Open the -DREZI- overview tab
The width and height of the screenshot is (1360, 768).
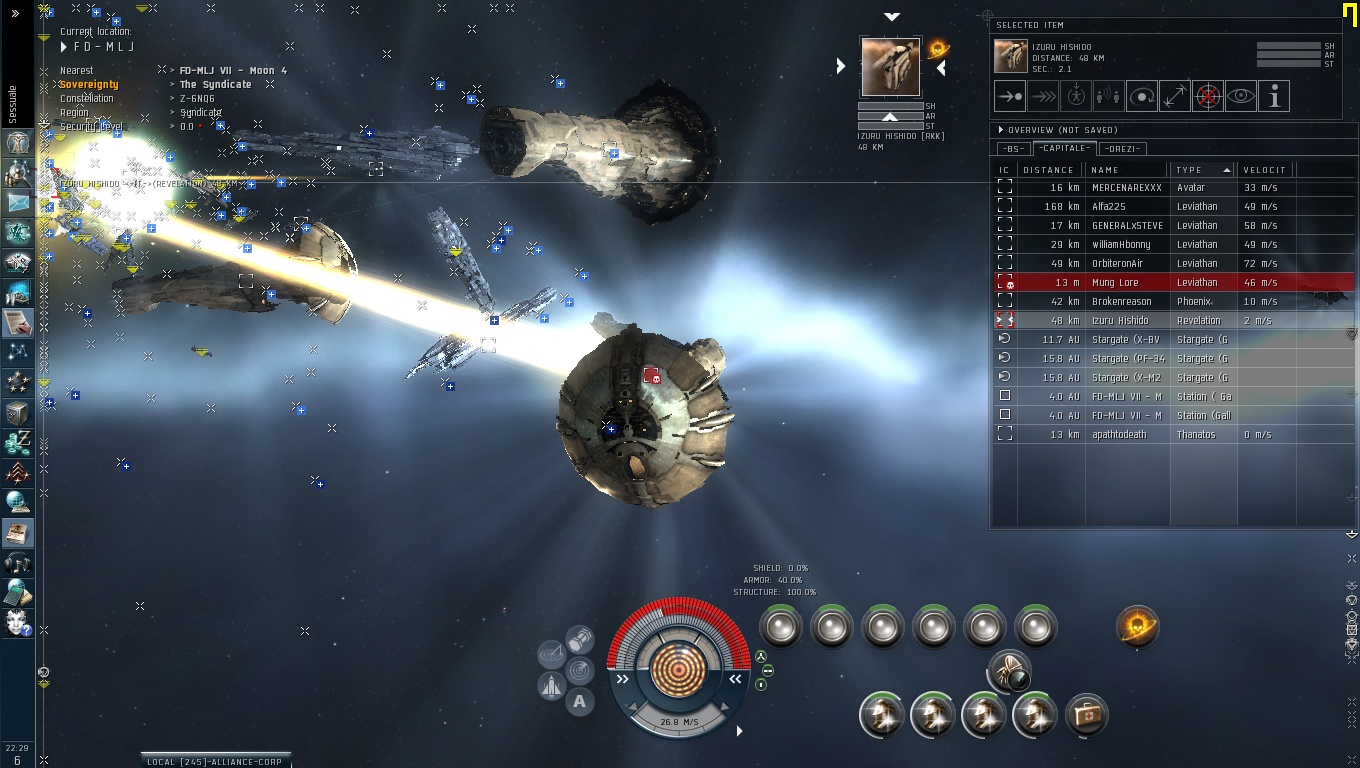(x=1122, y=149)
